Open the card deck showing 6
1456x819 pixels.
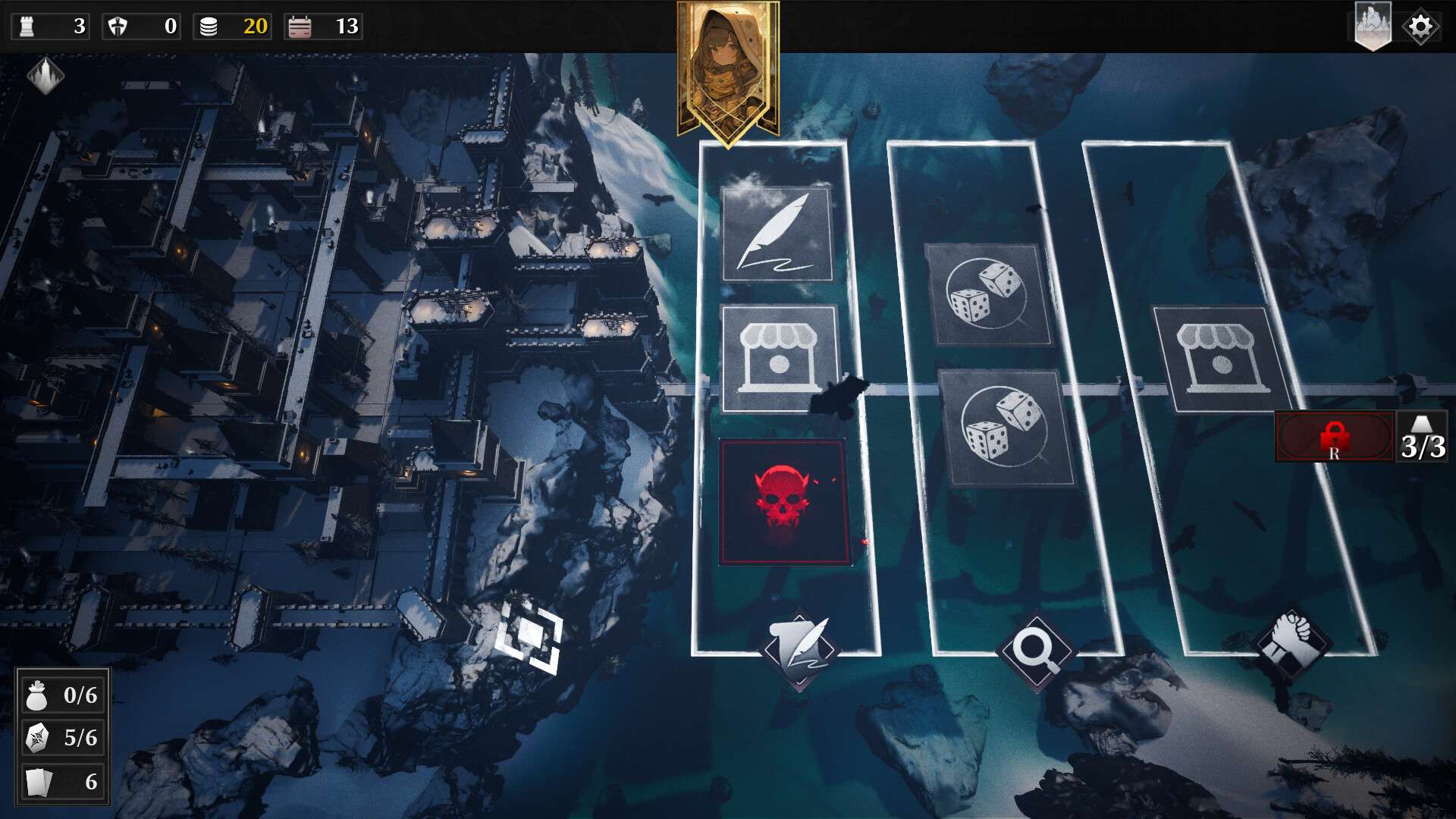pos(63,781)
